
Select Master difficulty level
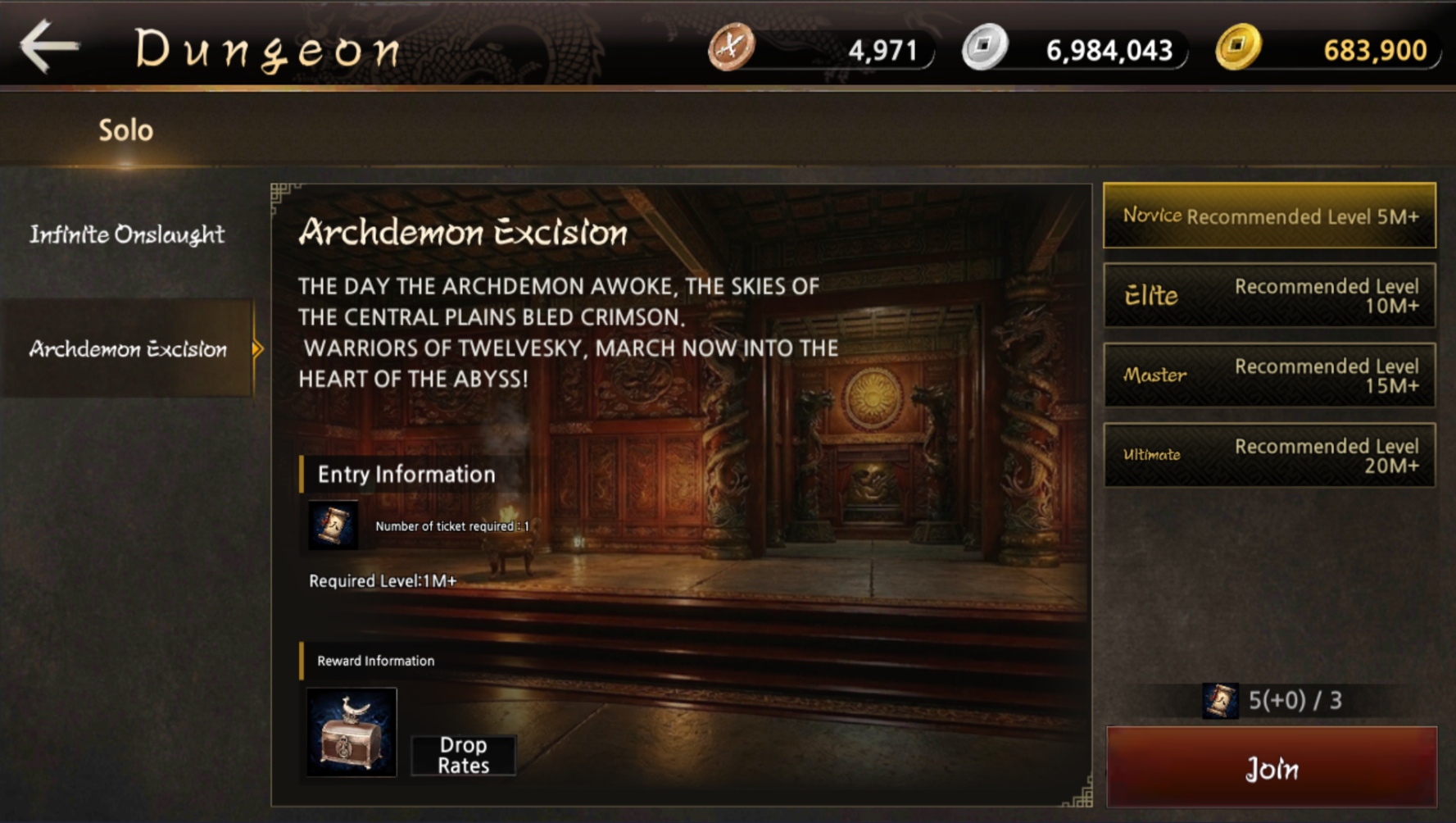pyautogui.click(x=1268, y=375)
